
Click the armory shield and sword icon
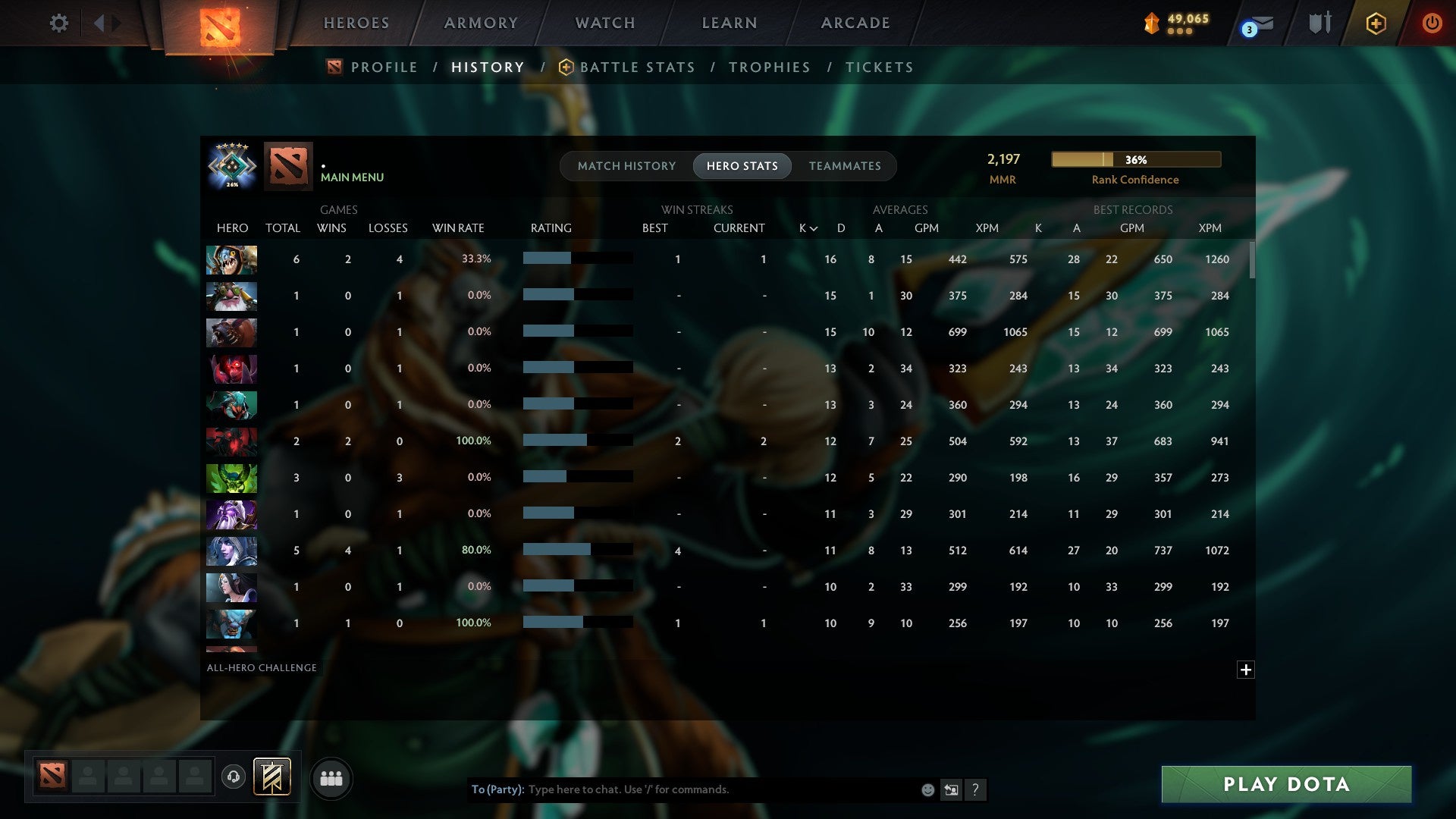[1319, 23]
